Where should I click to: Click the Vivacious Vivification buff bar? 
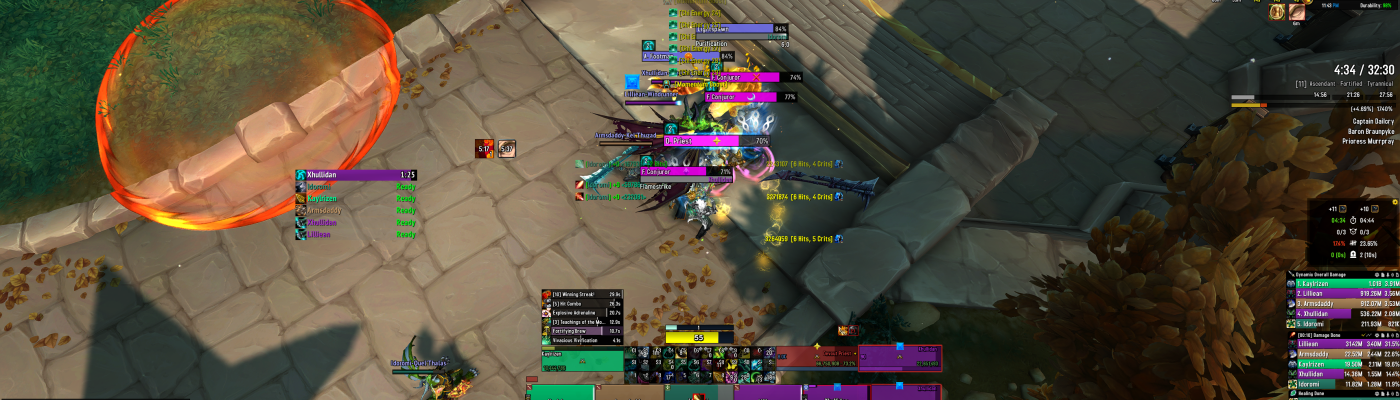click(x=572, y=339)
